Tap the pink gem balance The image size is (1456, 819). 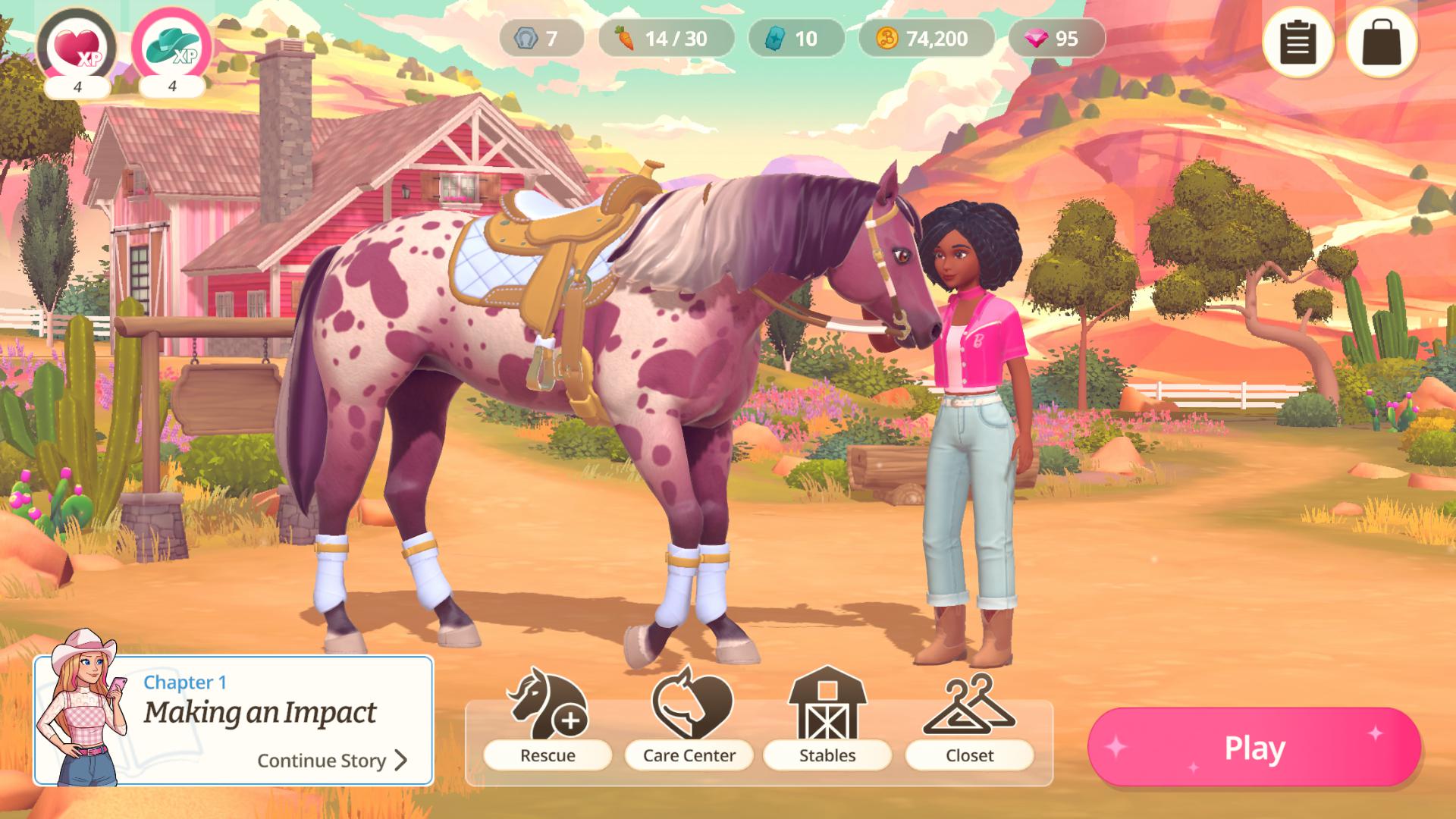[1056, 39]
